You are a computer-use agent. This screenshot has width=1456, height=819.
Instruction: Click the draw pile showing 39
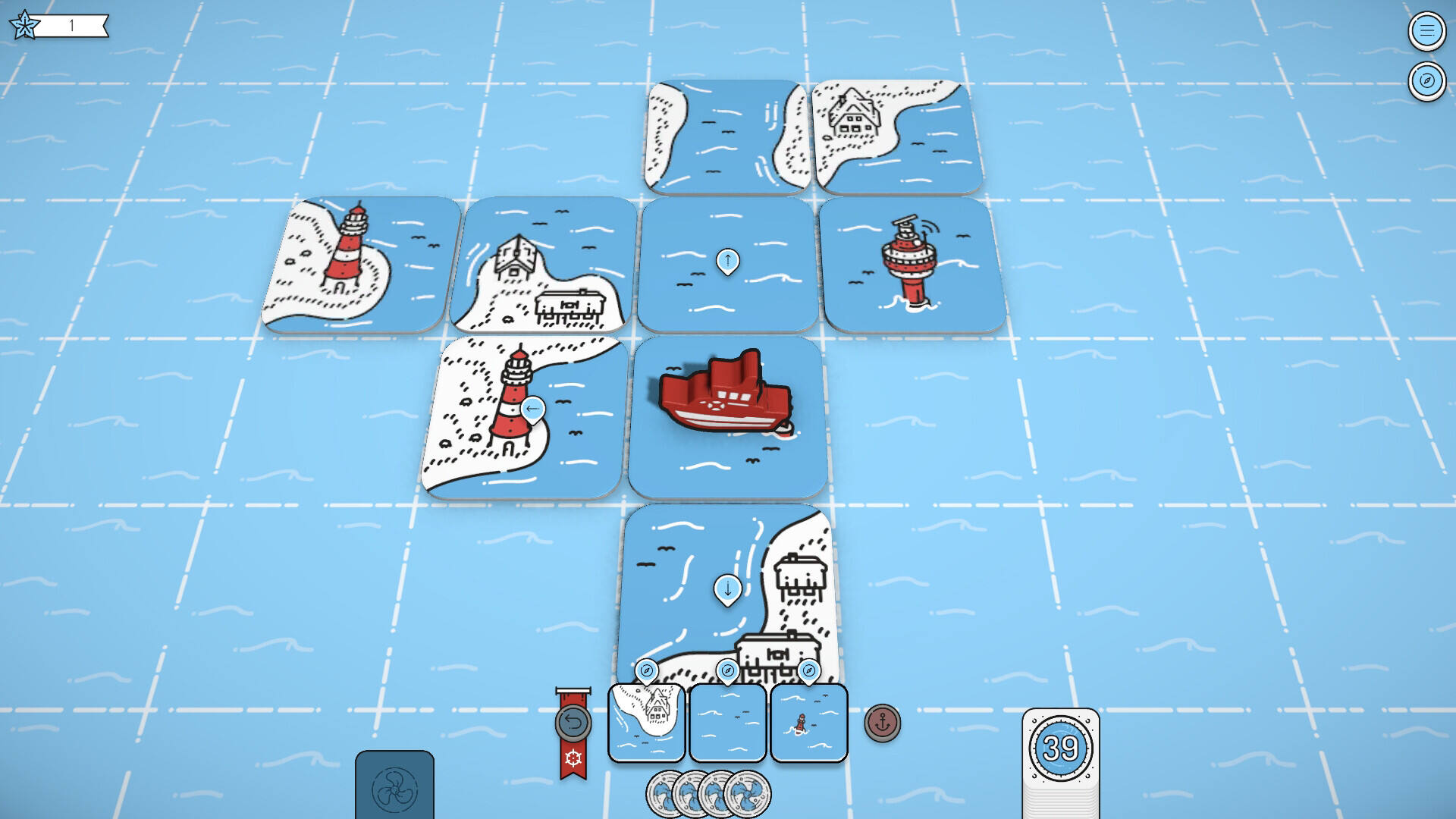[1060, 749]
